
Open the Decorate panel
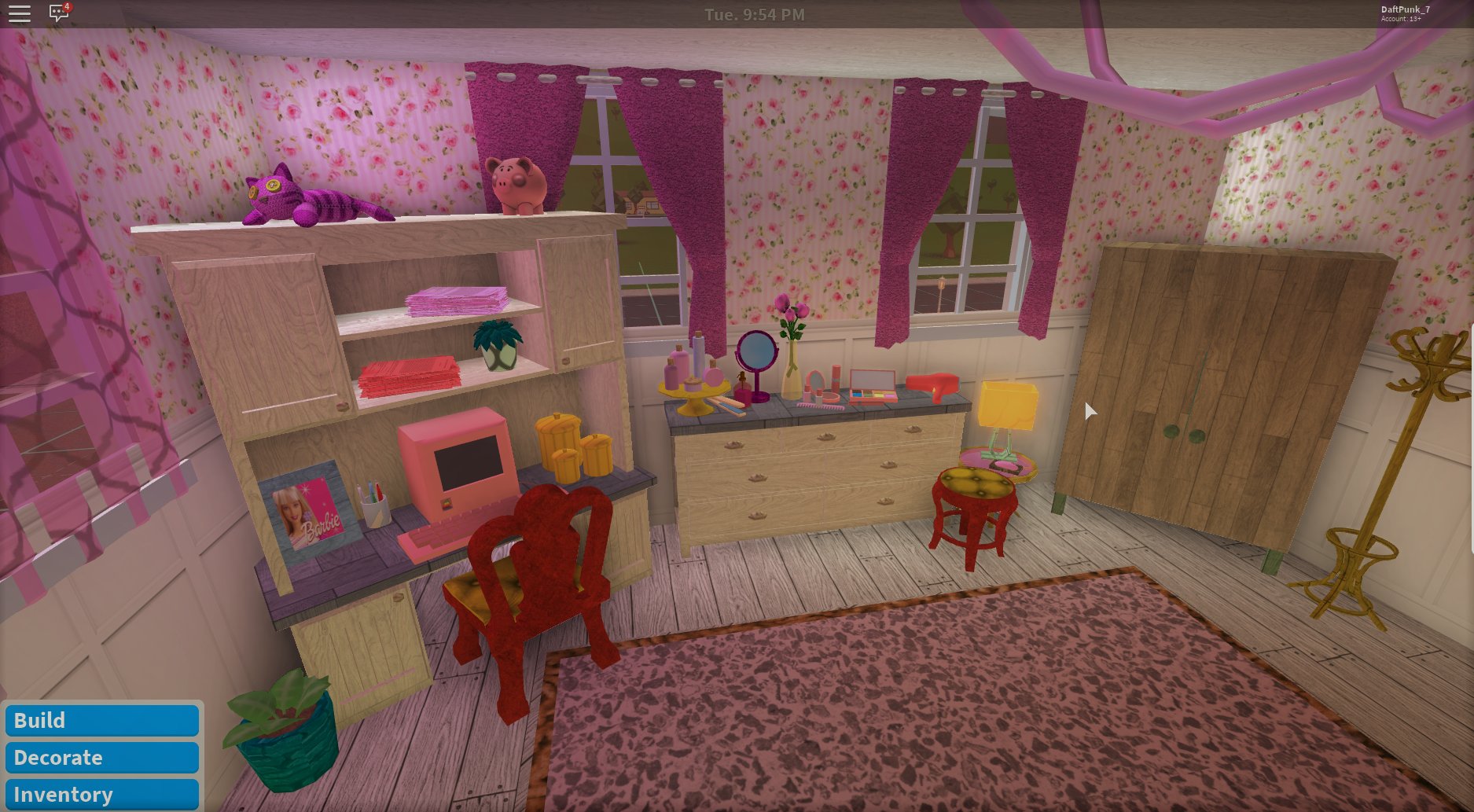click(x=101, y=757)
